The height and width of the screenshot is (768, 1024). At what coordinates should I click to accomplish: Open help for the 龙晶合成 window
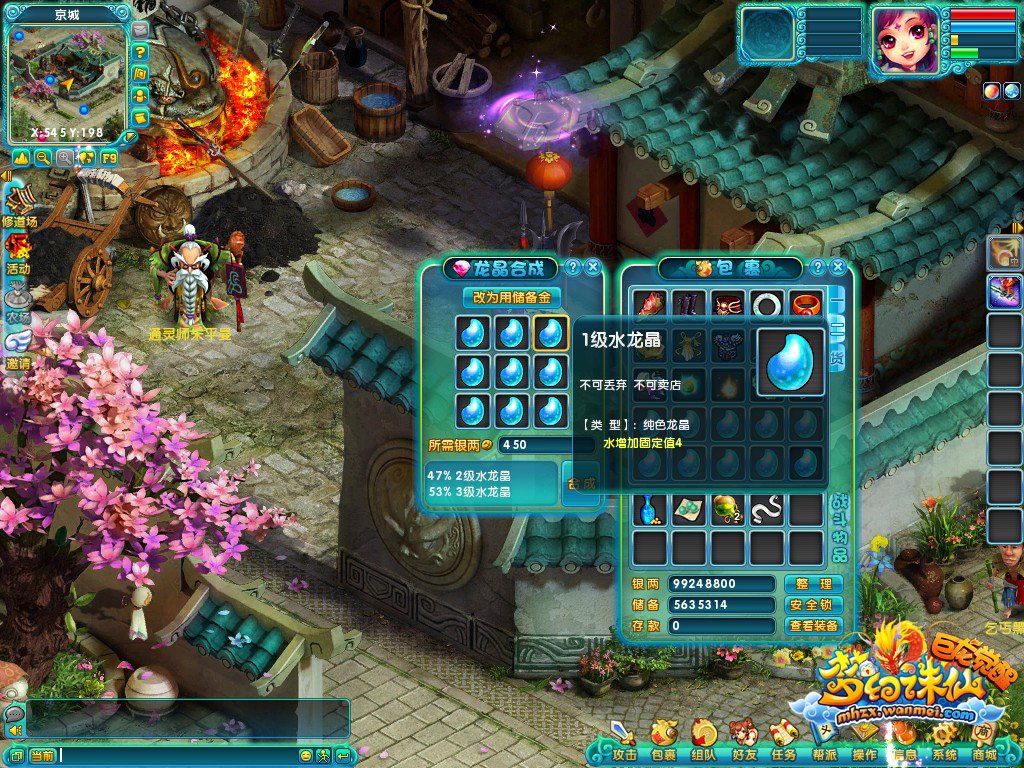(572, 267)
